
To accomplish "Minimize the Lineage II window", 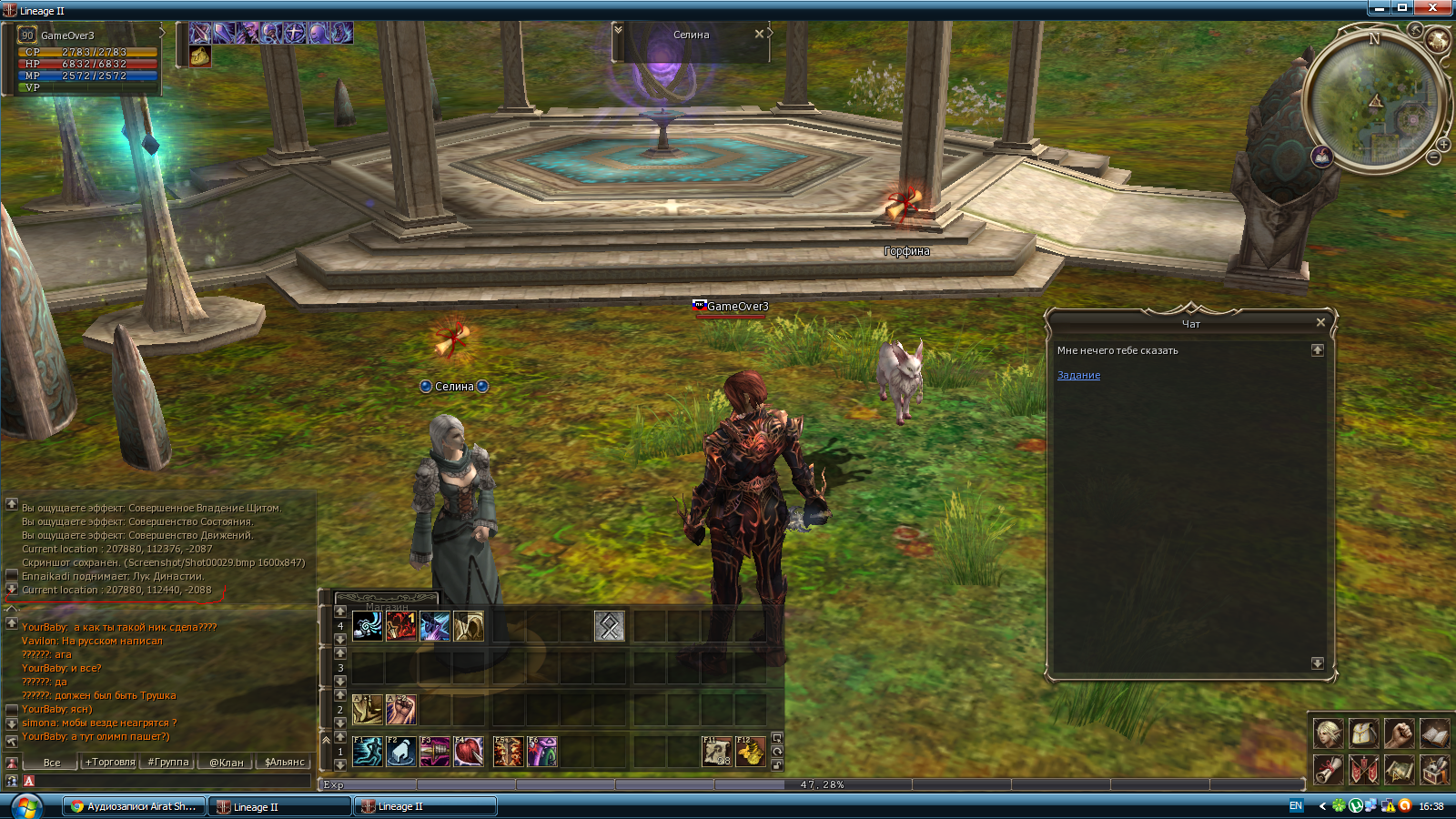I will click(x=1380, y=8).
